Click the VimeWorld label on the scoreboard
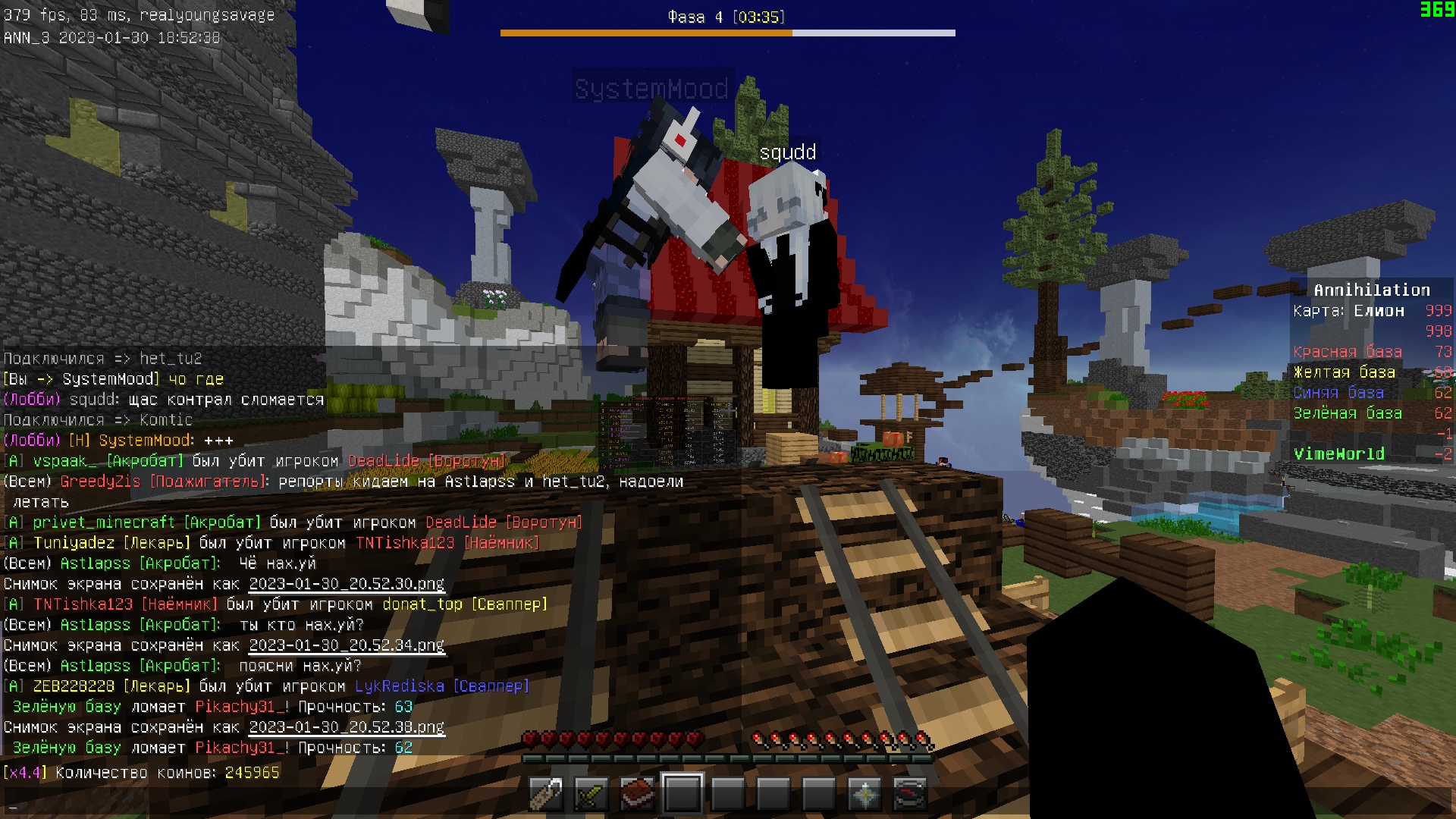The width and height of the screenshot is (1456, 819). (x=1338, y=453)
